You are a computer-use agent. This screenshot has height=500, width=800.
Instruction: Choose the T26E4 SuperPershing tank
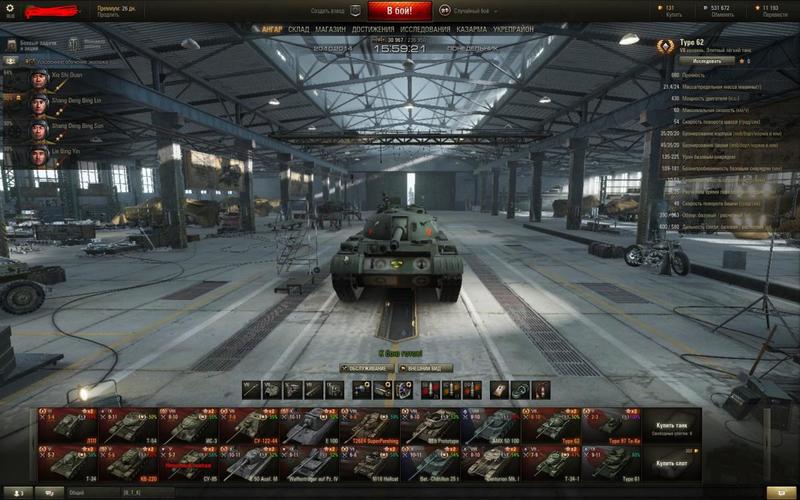[369, 427]
